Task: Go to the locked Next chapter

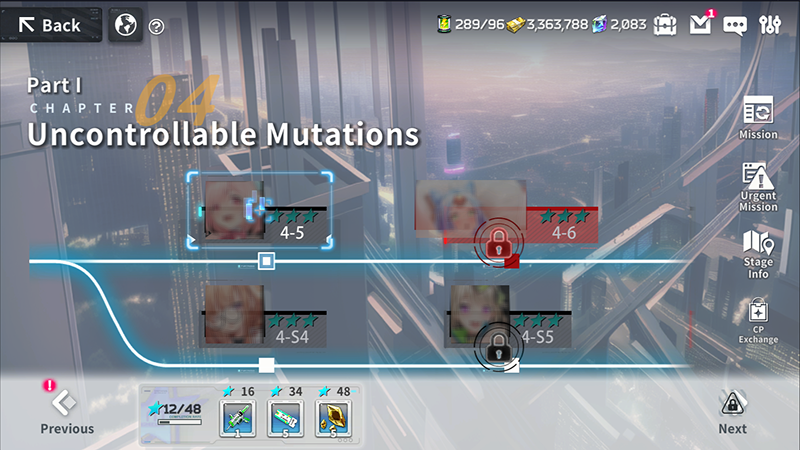Action: coord(732,411)
